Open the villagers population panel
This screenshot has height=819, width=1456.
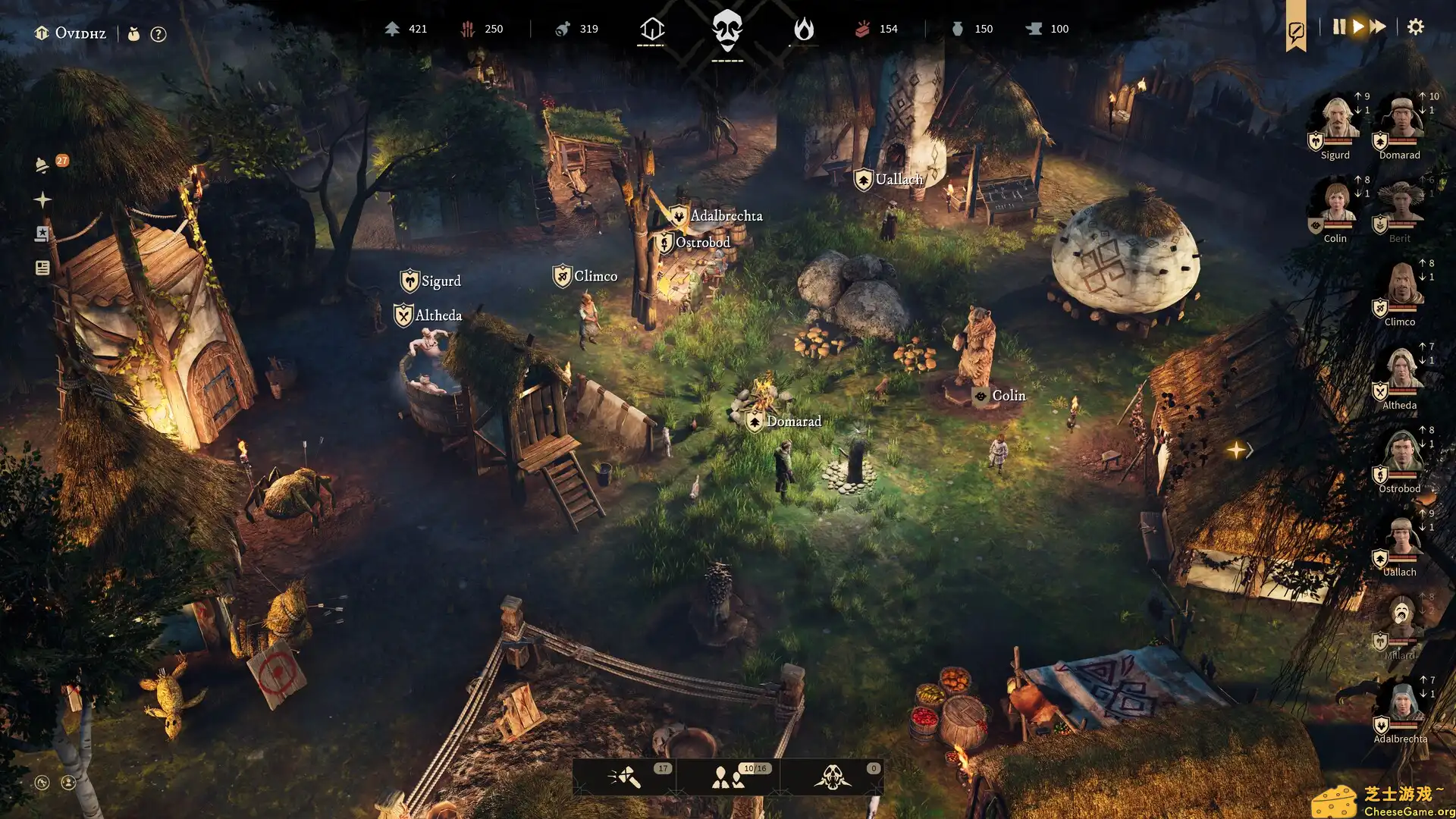point(728,777)
